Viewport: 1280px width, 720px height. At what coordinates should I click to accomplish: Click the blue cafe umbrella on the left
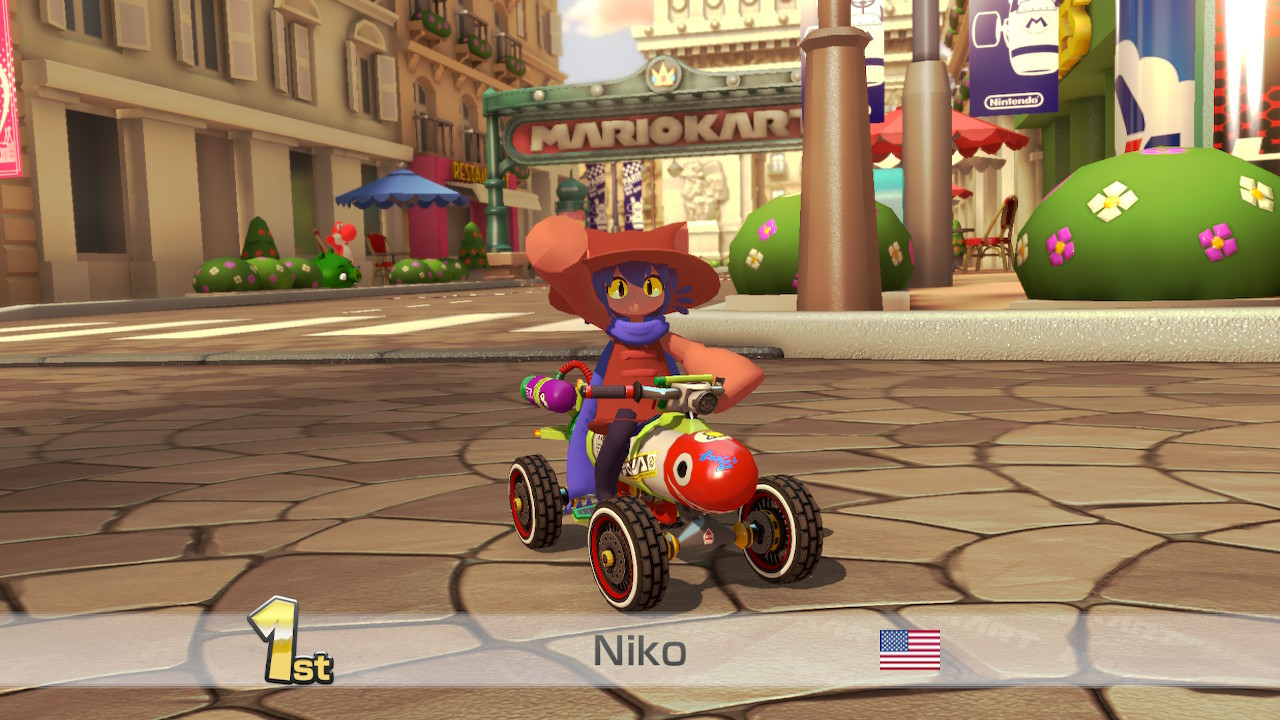398,190
